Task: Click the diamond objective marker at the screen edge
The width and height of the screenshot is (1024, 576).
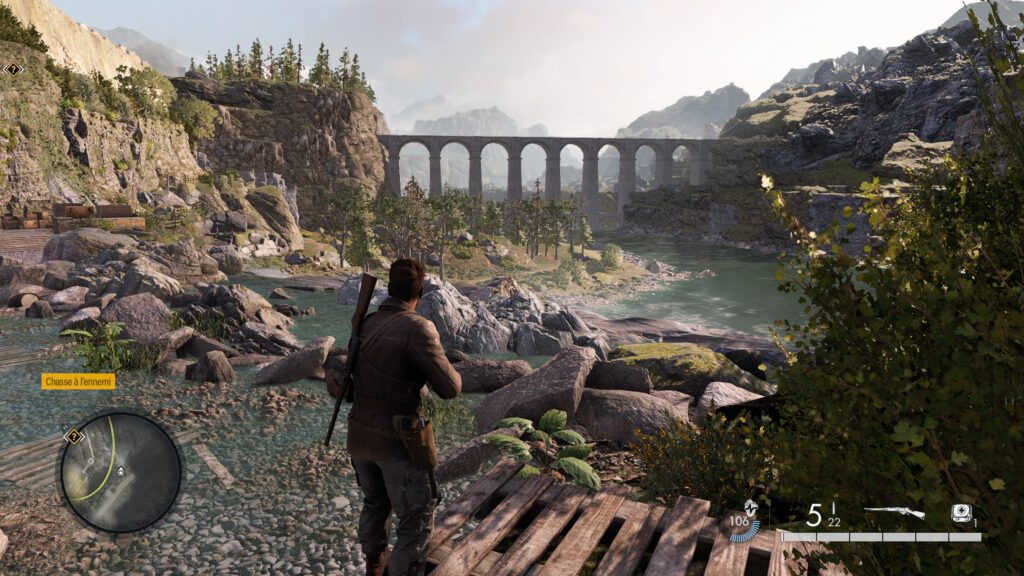Action: click(13, 69)
